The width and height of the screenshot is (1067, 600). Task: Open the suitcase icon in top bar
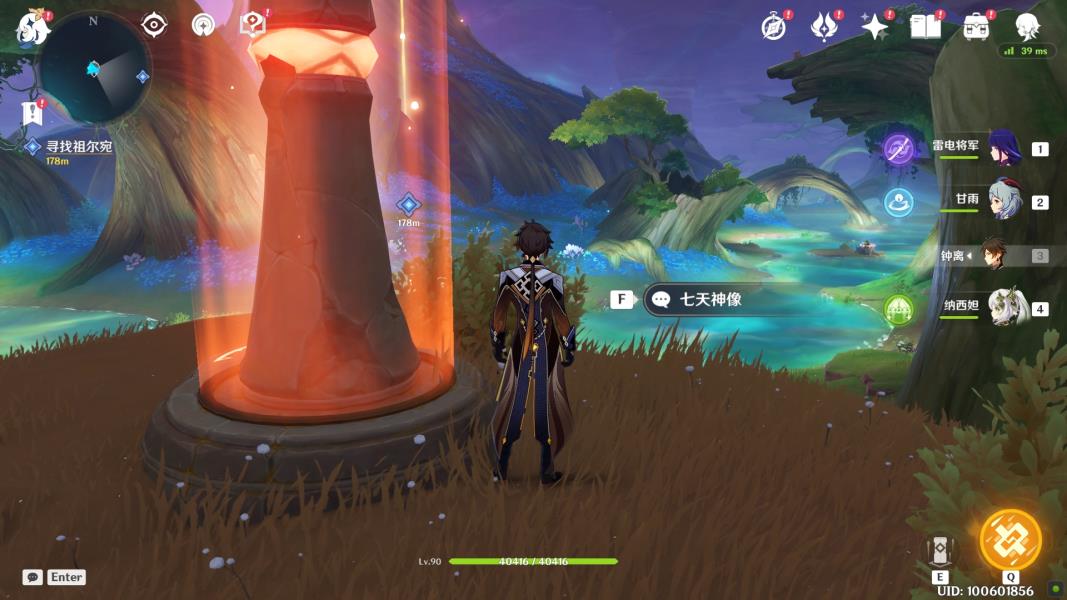(976, 27)
